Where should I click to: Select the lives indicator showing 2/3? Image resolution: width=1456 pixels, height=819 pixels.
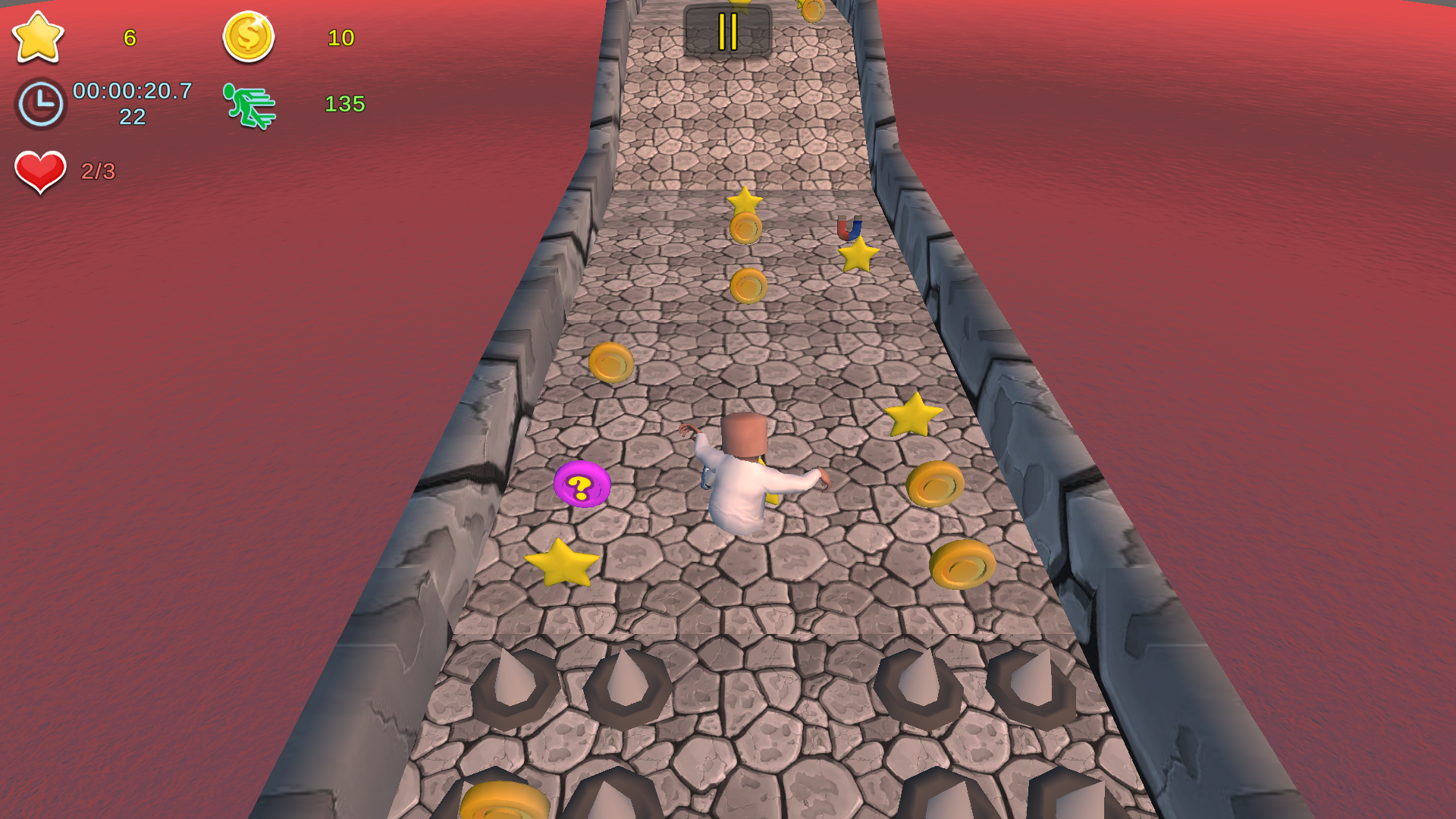(98, 171)
